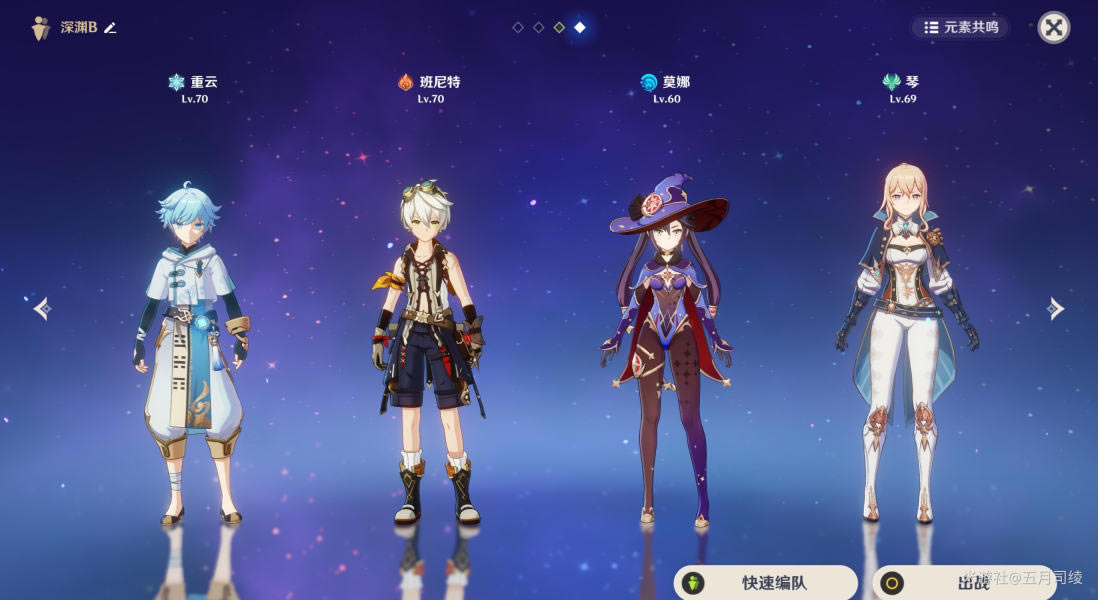Edit the team name 深渊B
The height and width of the screenshot is (600, 1098).
(110, 28)
